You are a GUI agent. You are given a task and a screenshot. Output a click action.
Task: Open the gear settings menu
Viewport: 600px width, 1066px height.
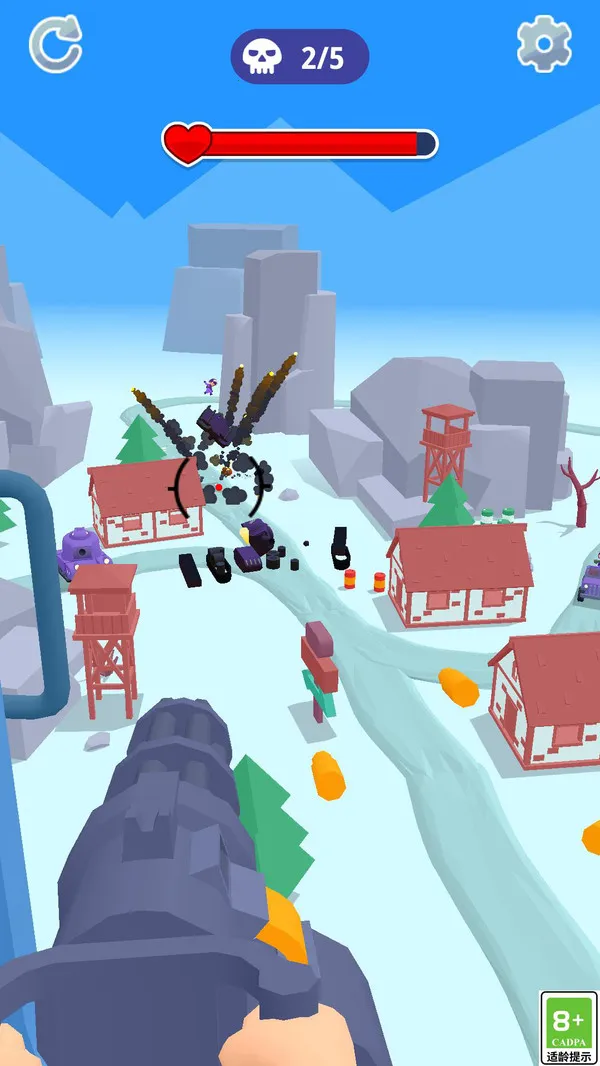coord(544,44)
